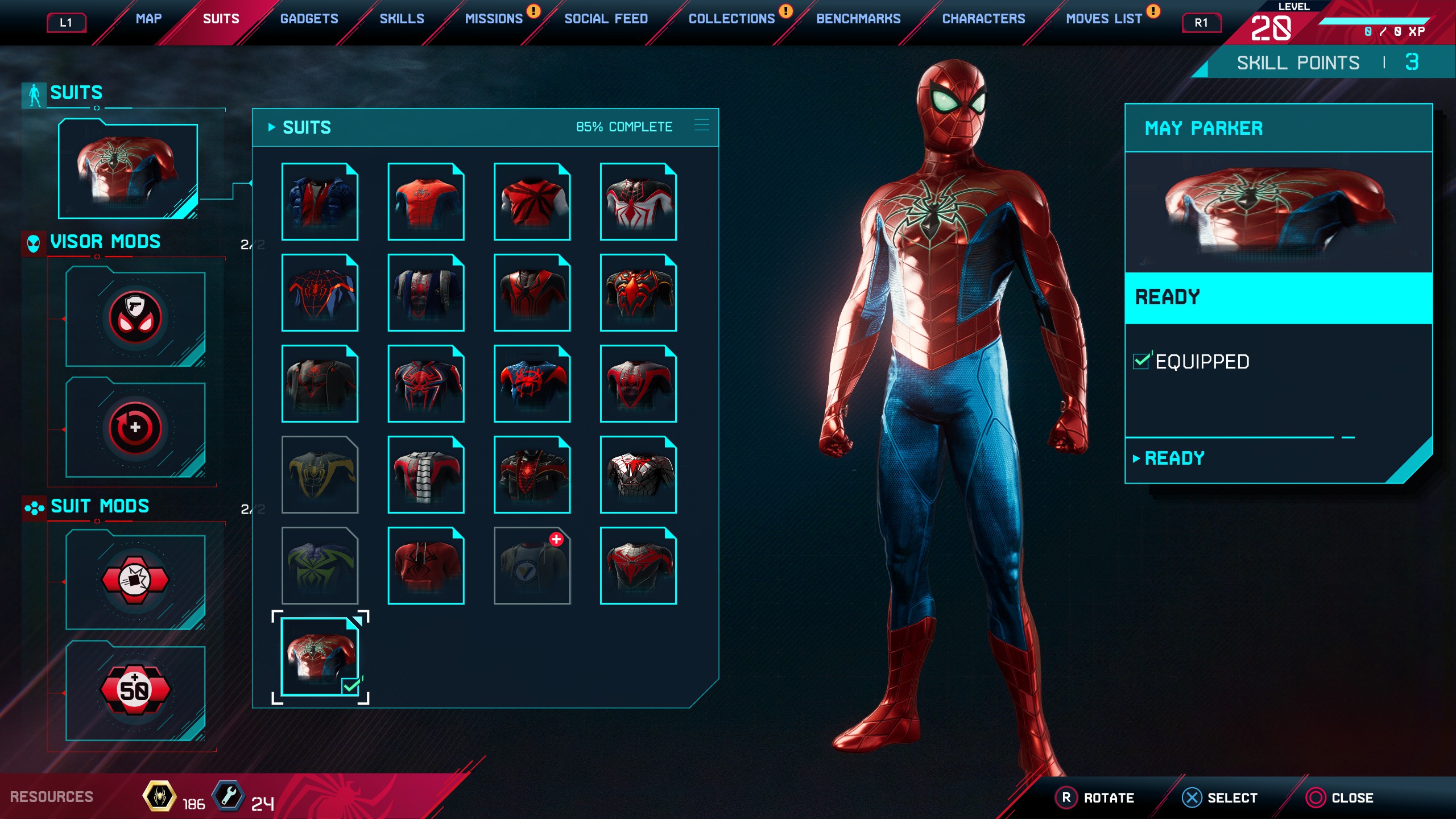
Task: Go to the Skills tab
Action: (x=402, y=19)
